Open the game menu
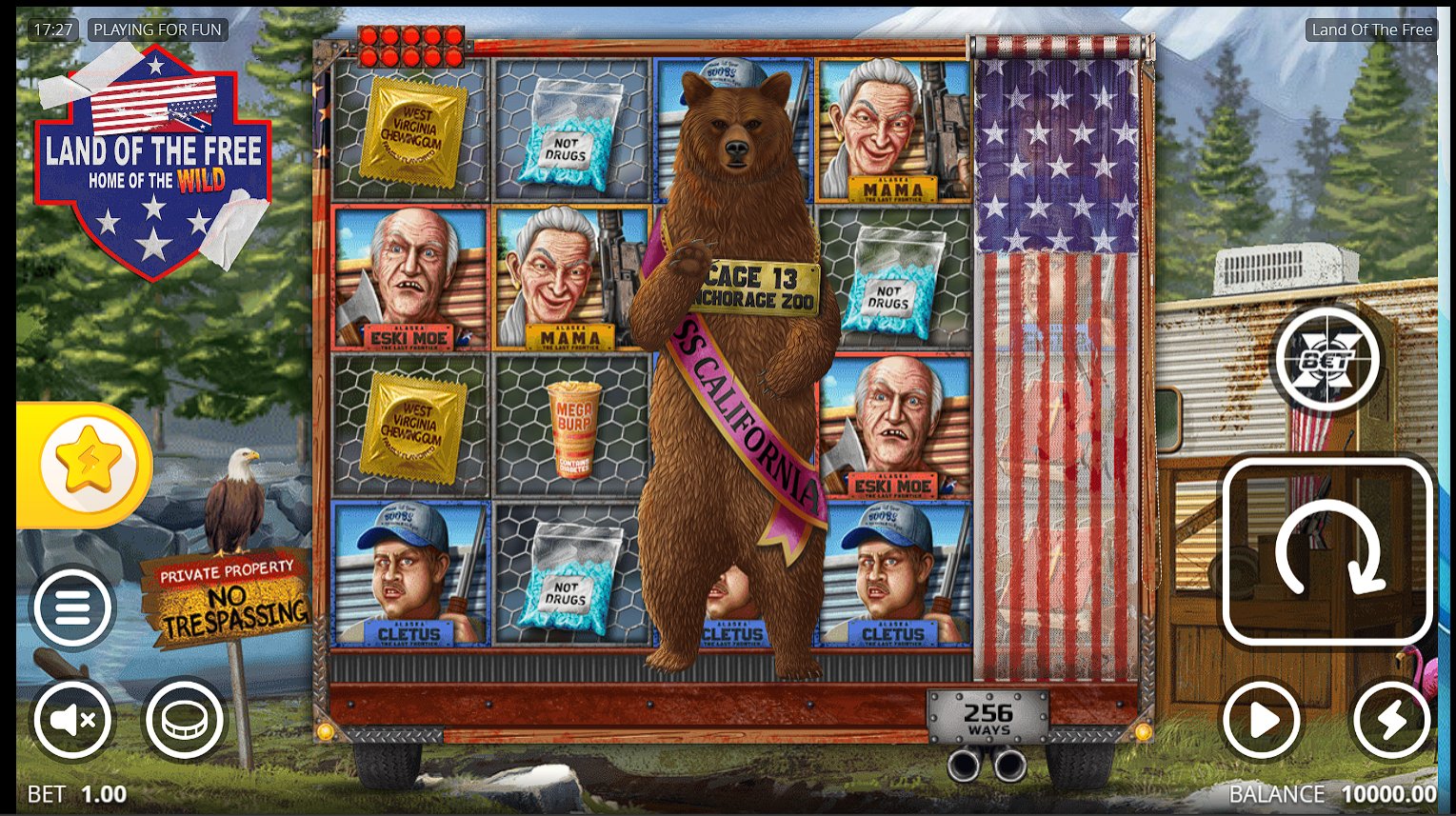 click(71, 609)
